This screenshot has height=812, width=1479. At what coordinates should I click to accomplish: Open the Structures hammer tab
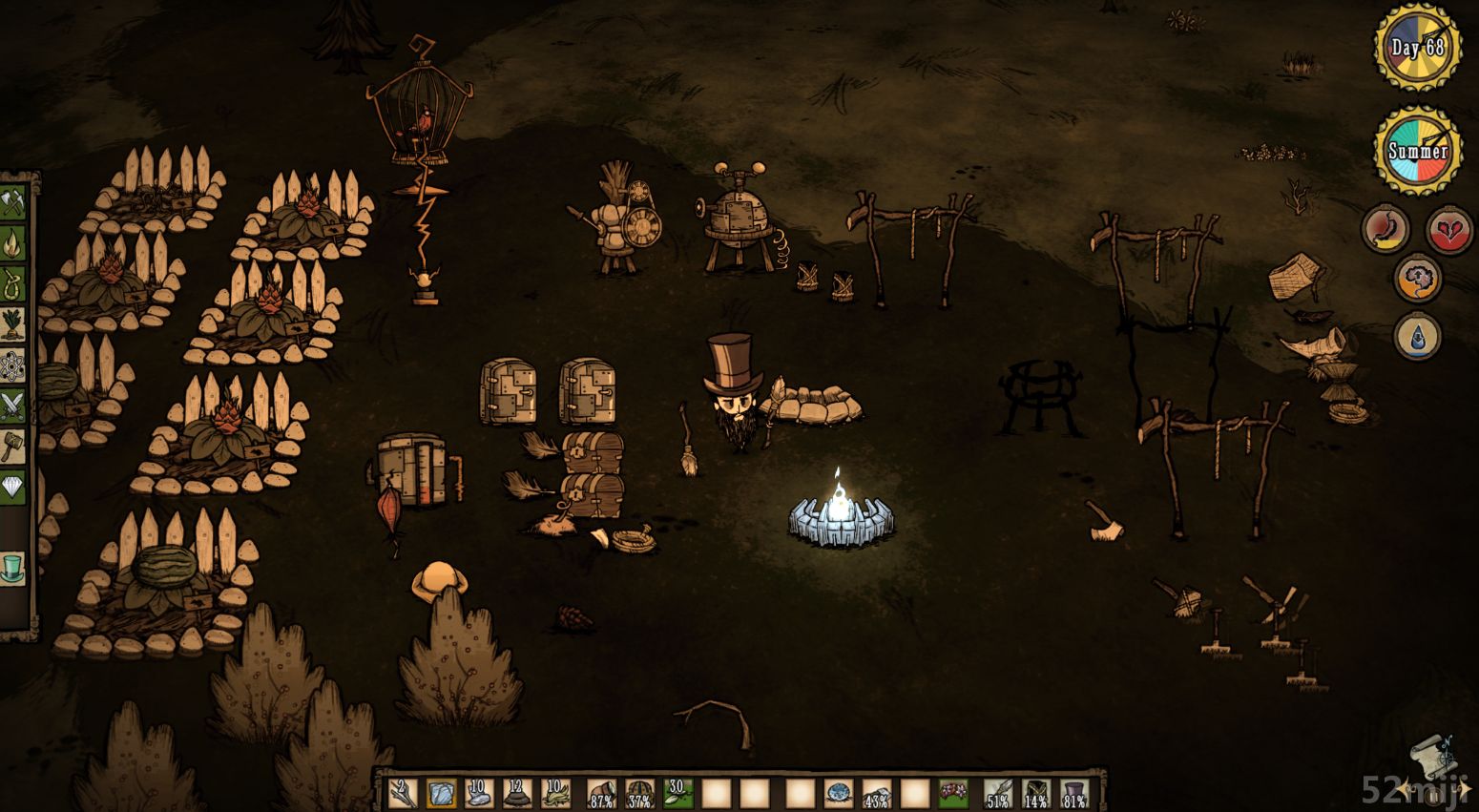(14, 444)
